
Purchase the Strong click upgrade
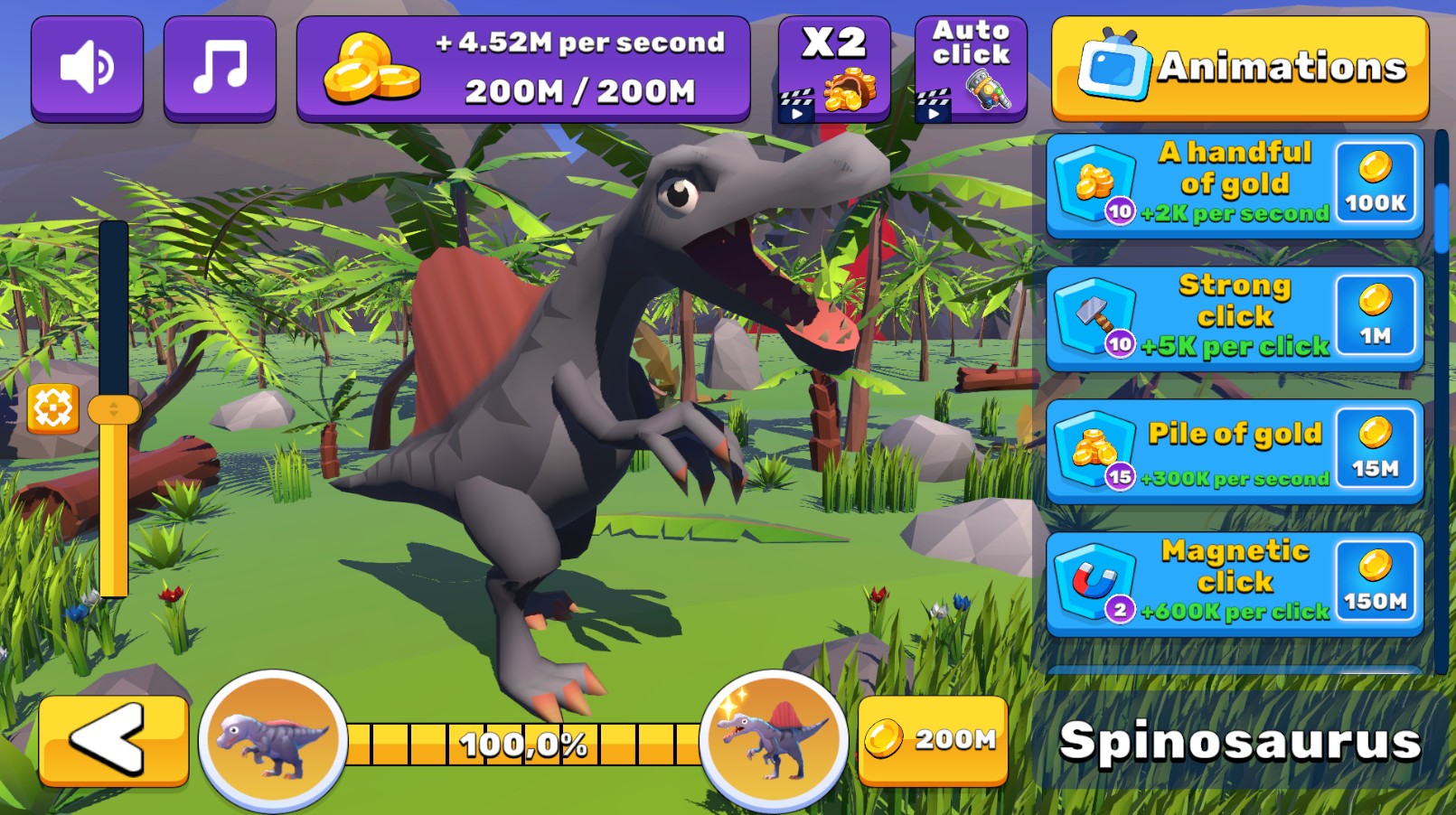1375,316
